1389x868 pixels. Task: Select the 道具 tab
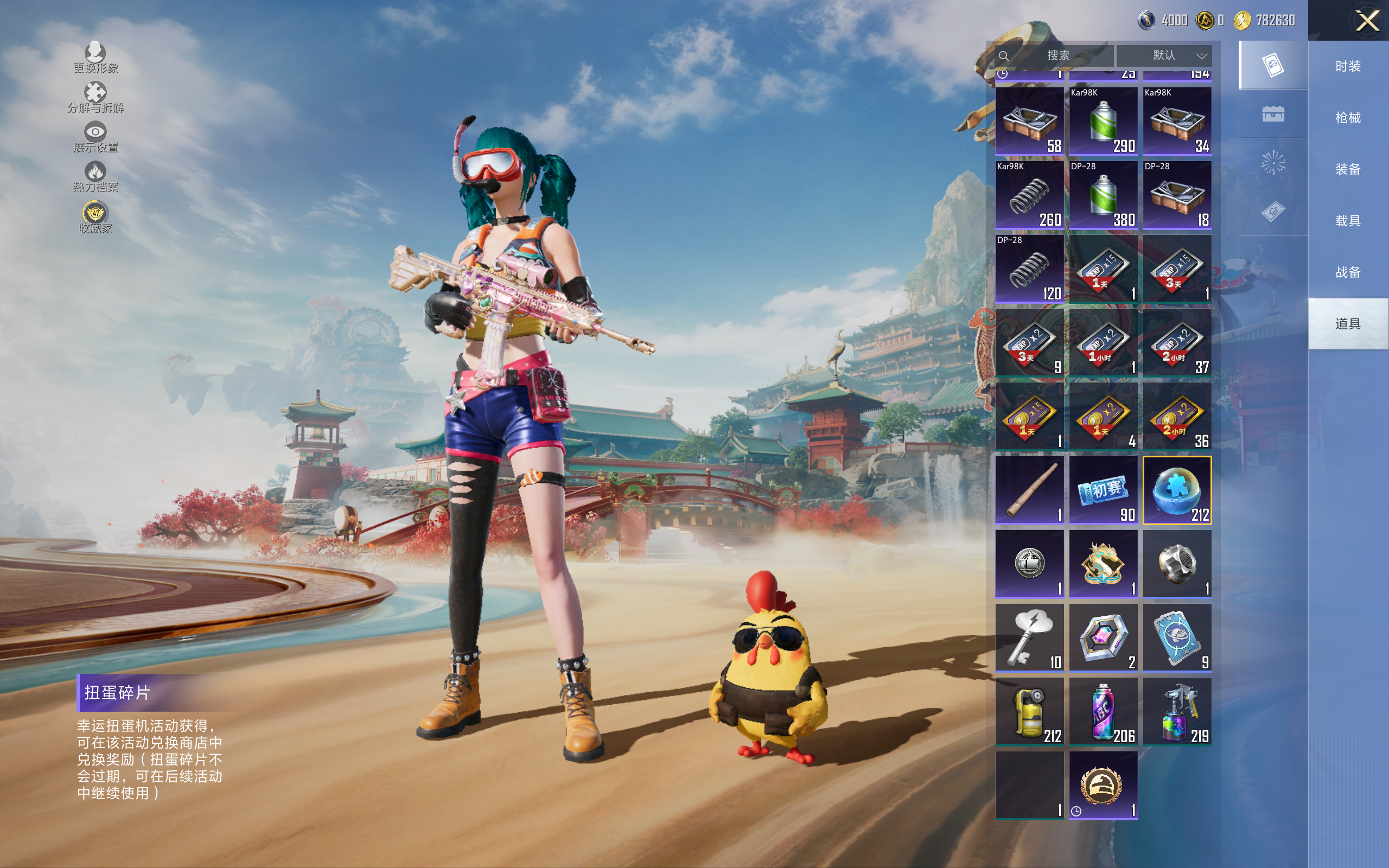(1348, 324)
